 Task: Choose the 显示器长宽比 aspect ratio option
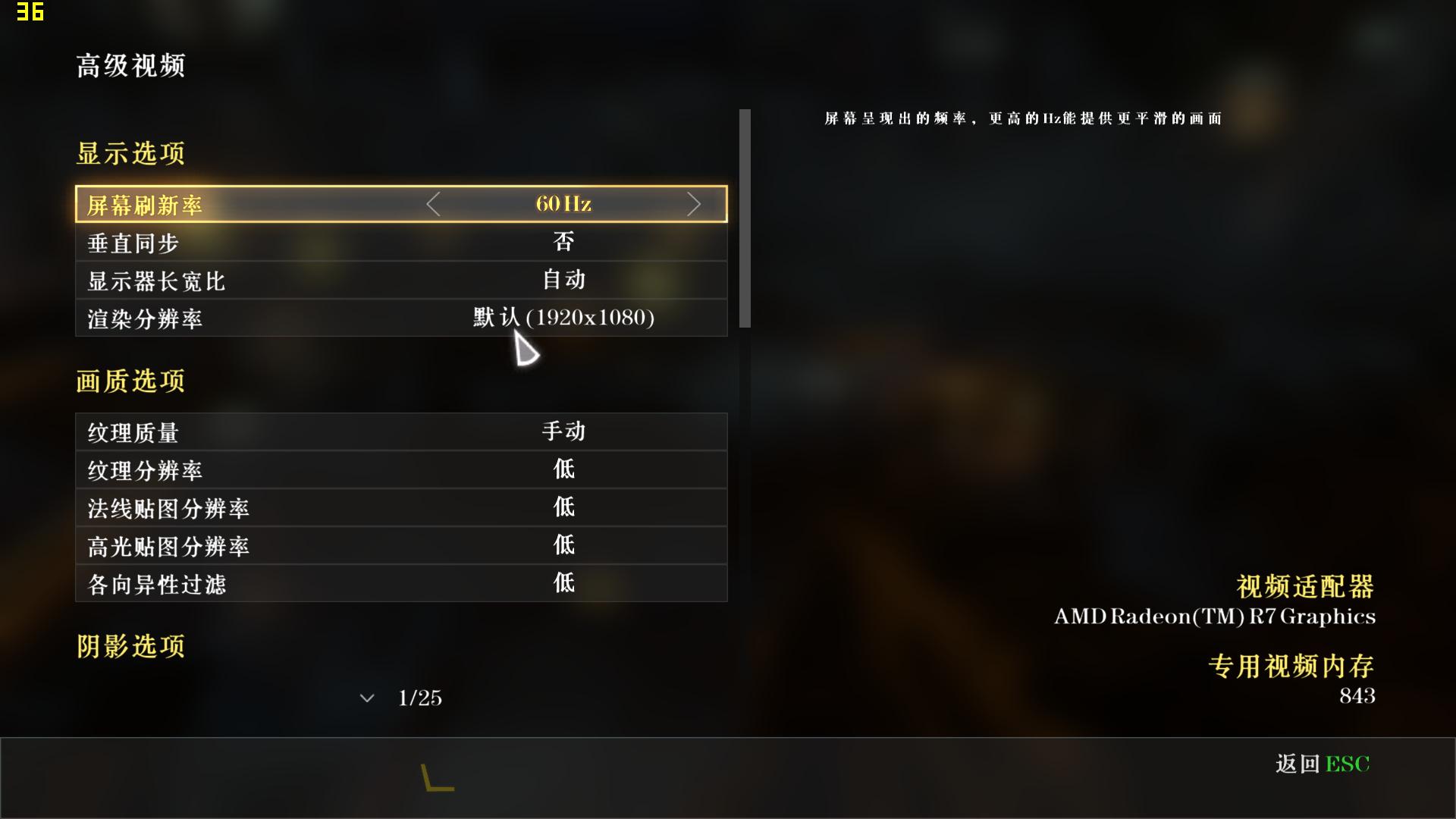tap(401, 280)
